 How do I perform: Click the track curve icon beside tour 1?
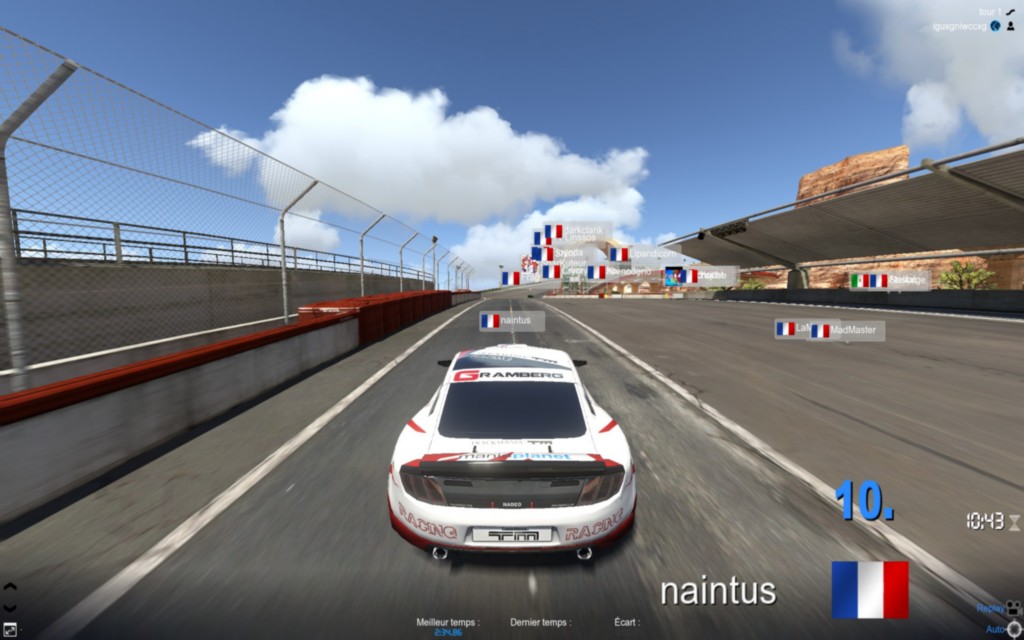pos(1011,11)
